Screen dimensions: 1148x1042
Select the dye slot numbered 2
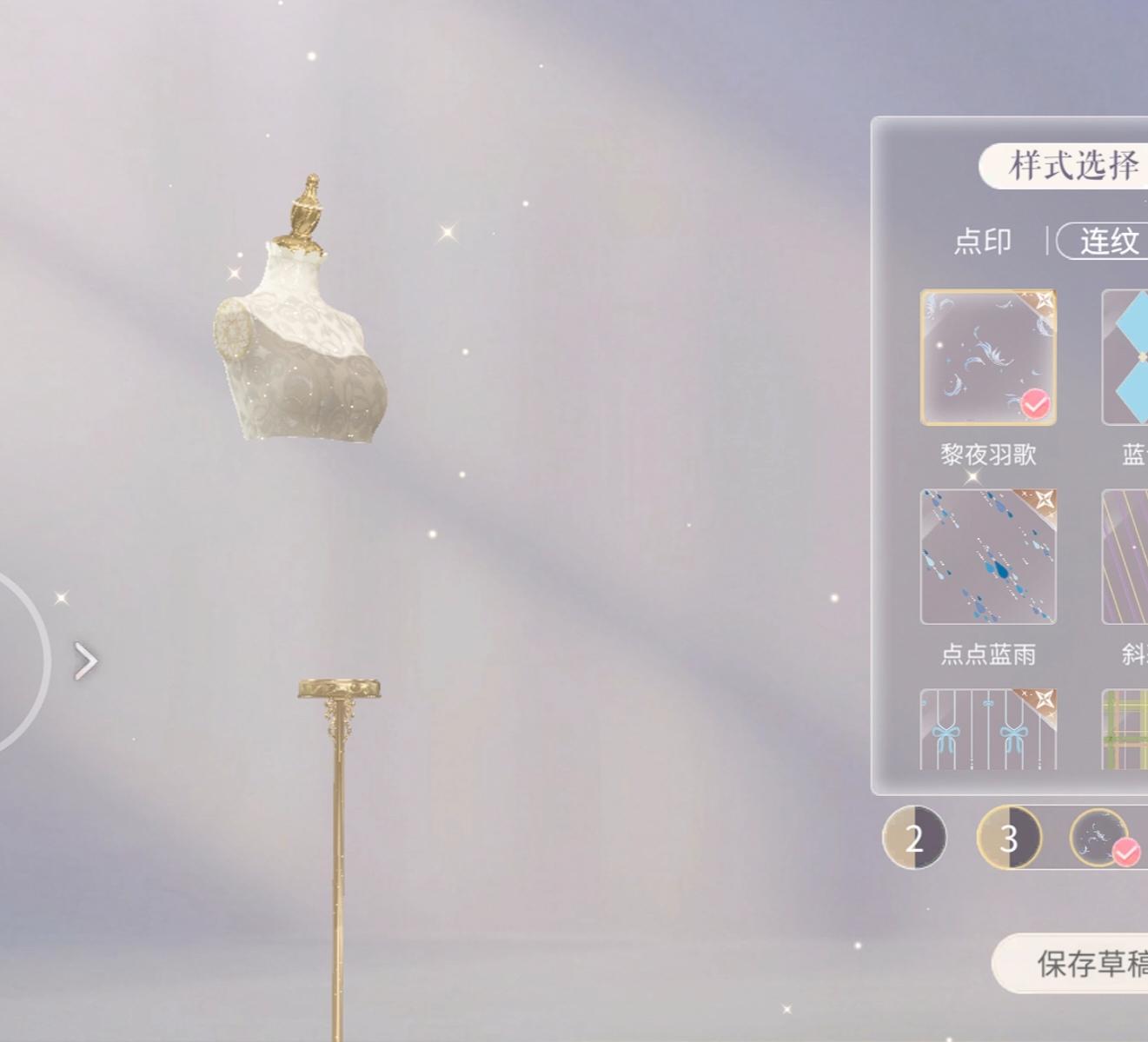click(x=915, y=837)
